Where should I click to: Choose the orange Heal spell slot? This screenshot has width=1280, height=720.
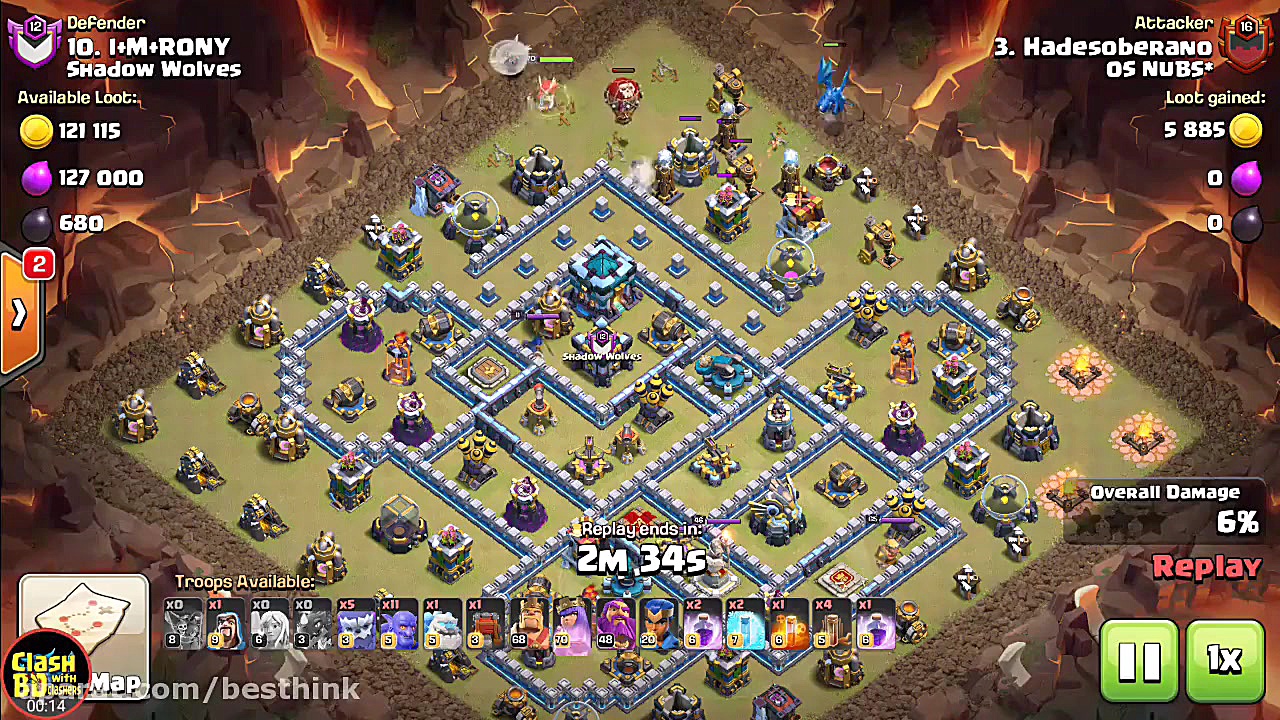click(x=788, y=624)
